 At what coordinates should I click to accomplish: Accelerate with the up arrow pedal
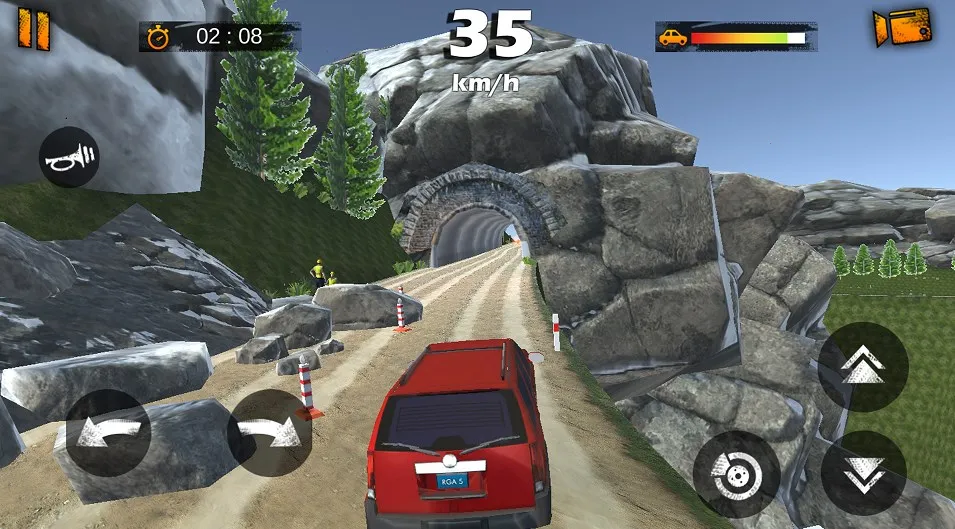[863, 367]
